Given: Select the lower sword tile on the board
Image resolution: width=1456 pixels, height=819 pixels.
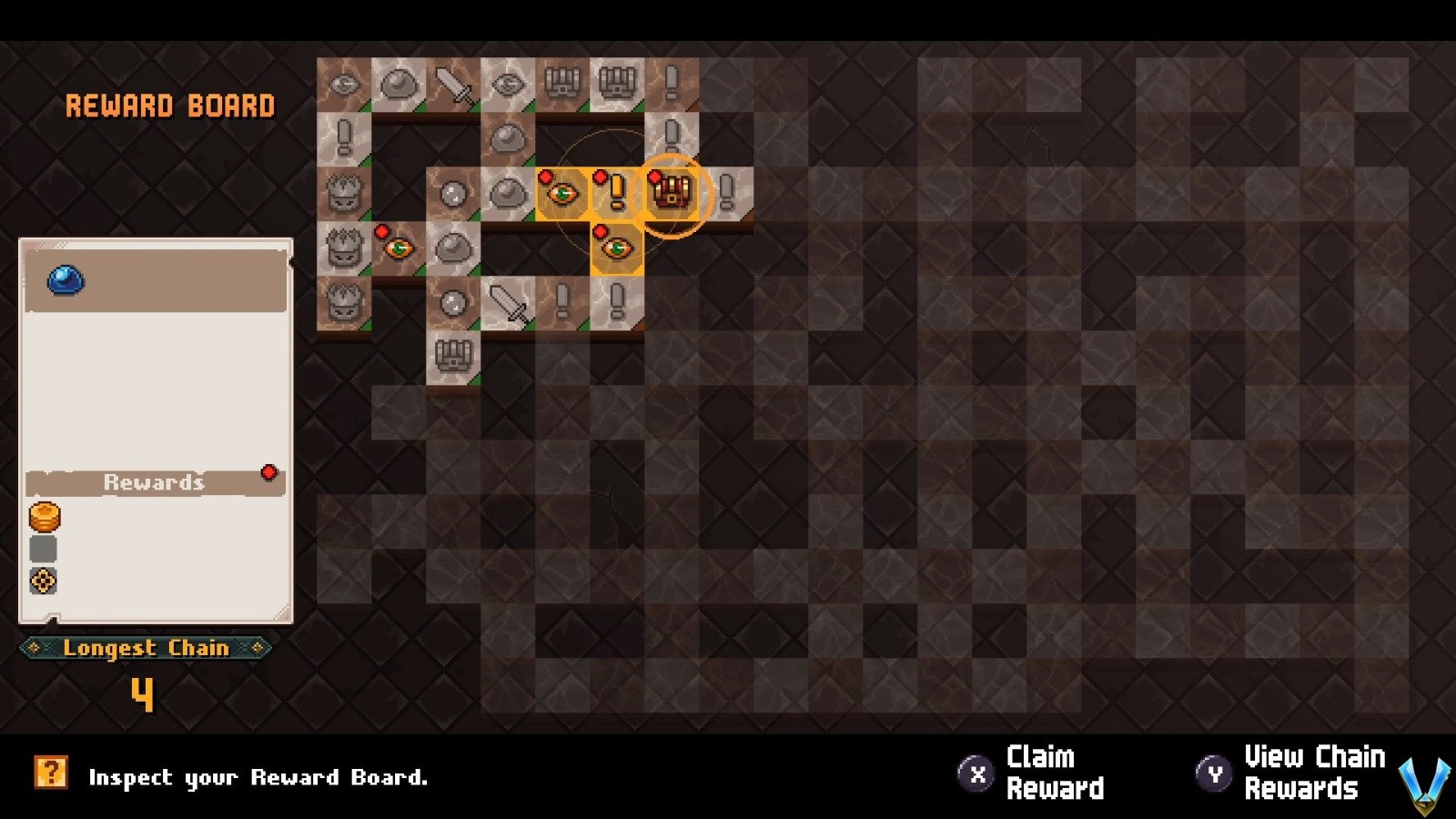Looking at the screenshot, I should 507,302.
